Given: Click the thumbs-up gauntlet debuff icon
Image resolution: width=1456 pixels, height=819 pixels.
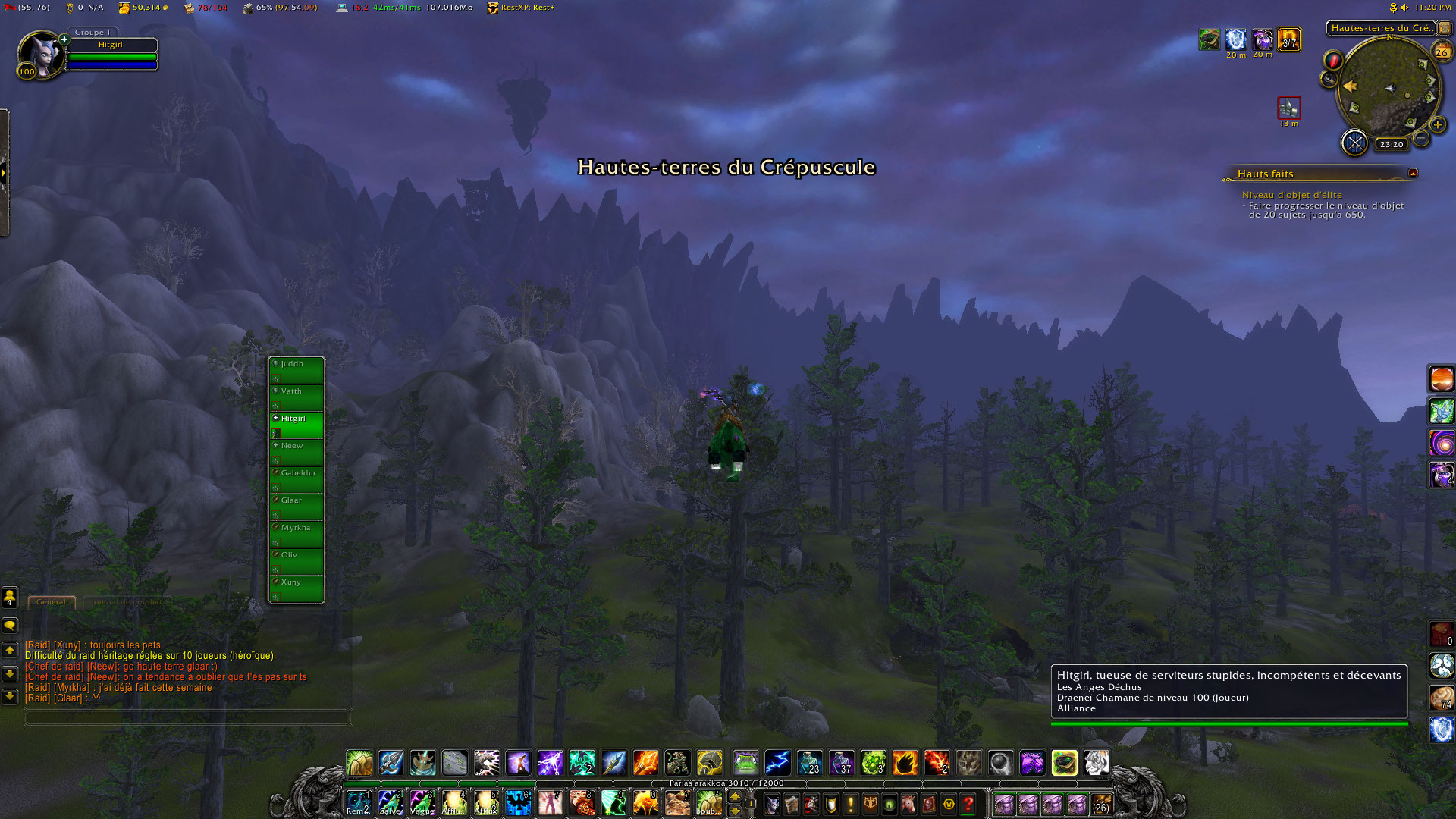Looking at the screenshot, I should [1288, 108].
